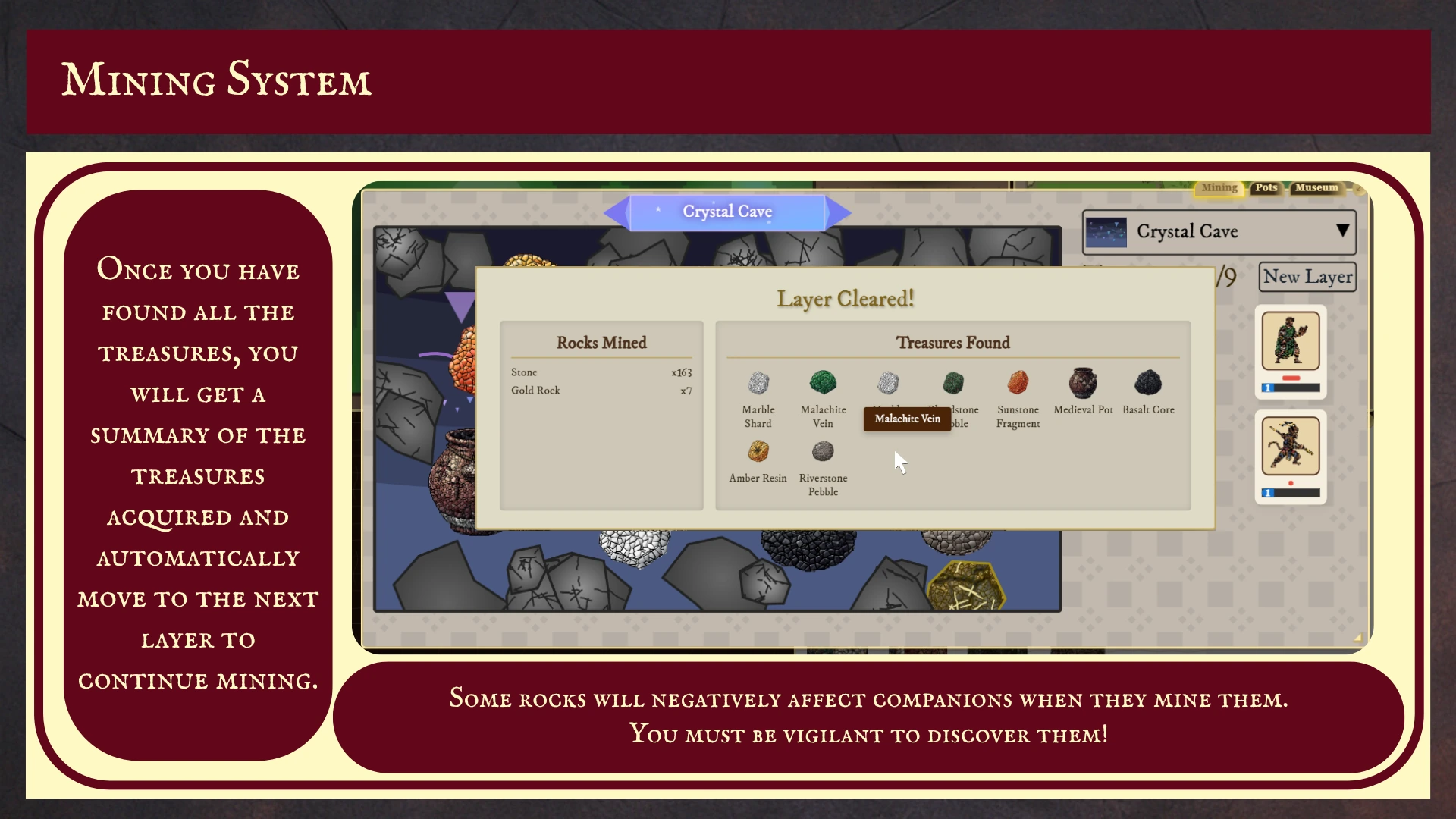Click the Malachite Vein treasure icon
Screen dimensions: 1456x819
[823, 383]
